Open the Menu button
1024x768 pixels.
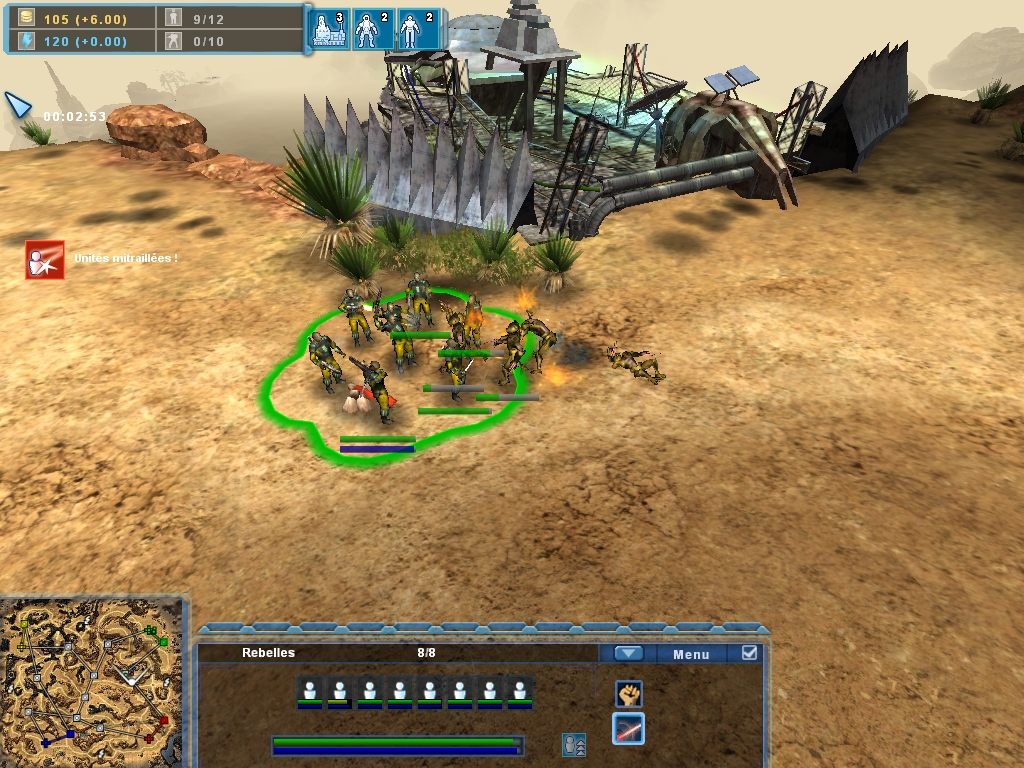click(x=691, y=654)
